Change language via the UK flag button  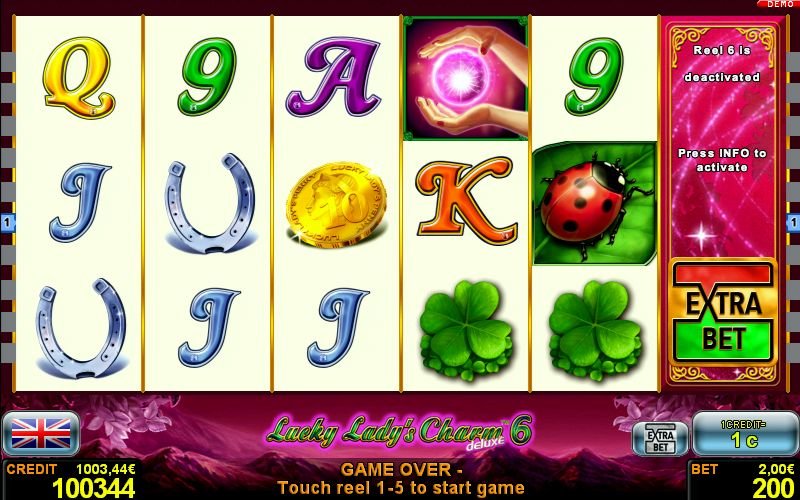coord(41,433)
